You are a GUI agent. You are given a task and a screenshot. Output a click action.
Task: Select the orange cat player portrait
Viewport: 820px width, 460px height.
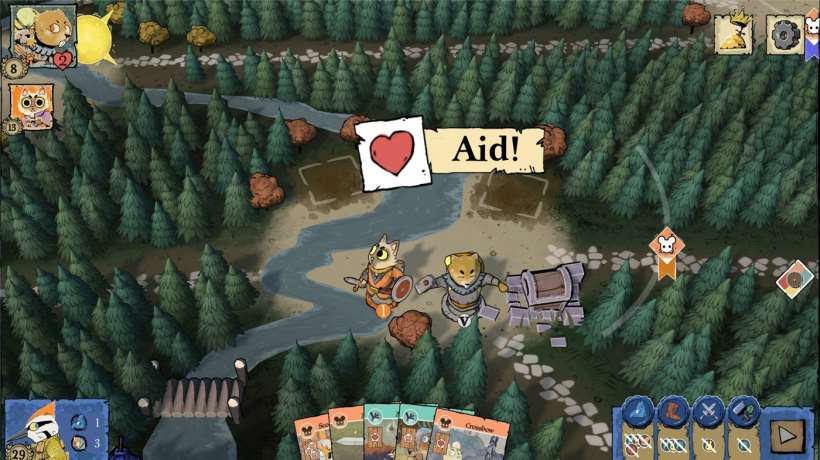30,106
